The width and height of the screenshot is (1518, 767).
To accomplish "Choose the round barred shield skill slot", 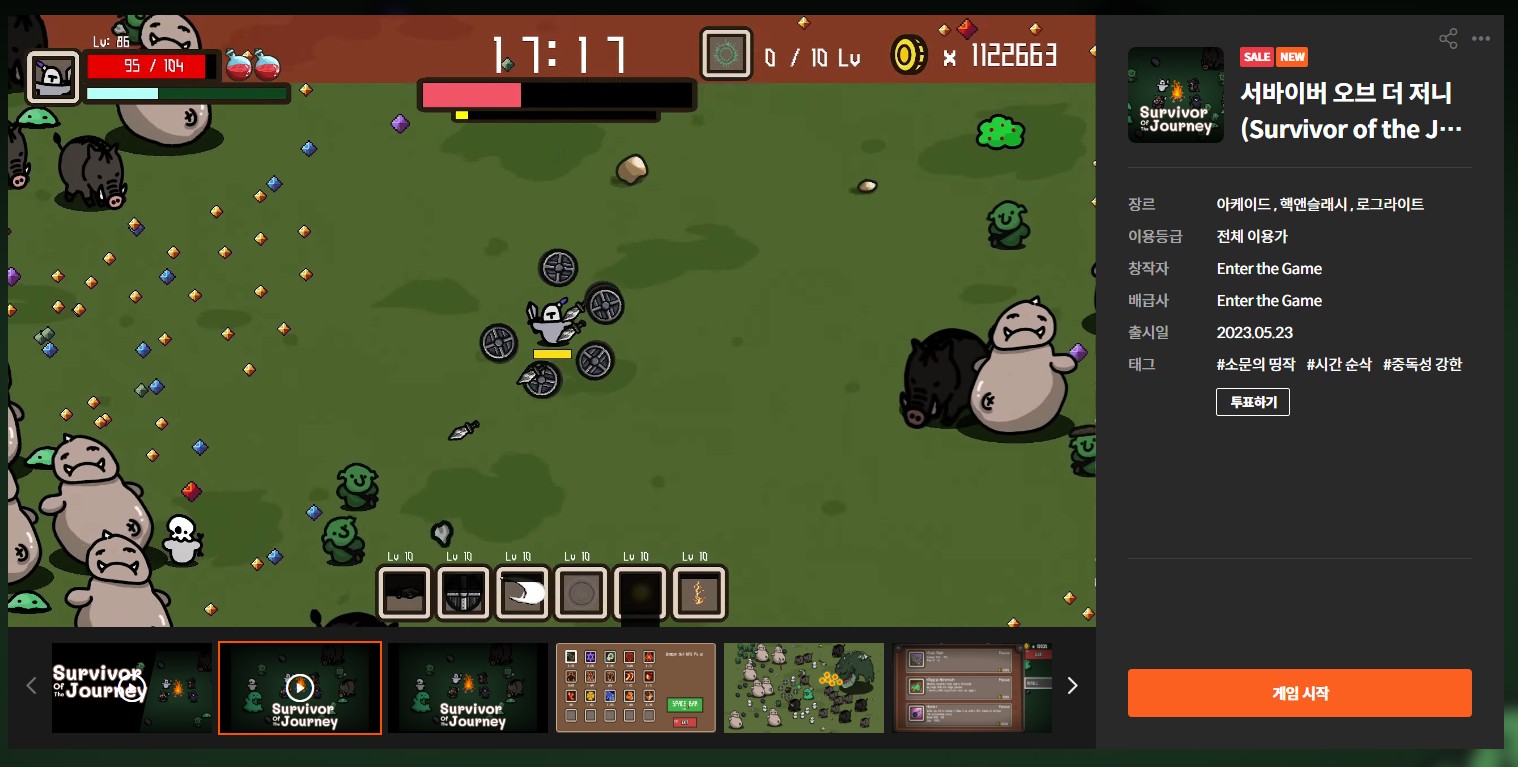I will 464,594.
